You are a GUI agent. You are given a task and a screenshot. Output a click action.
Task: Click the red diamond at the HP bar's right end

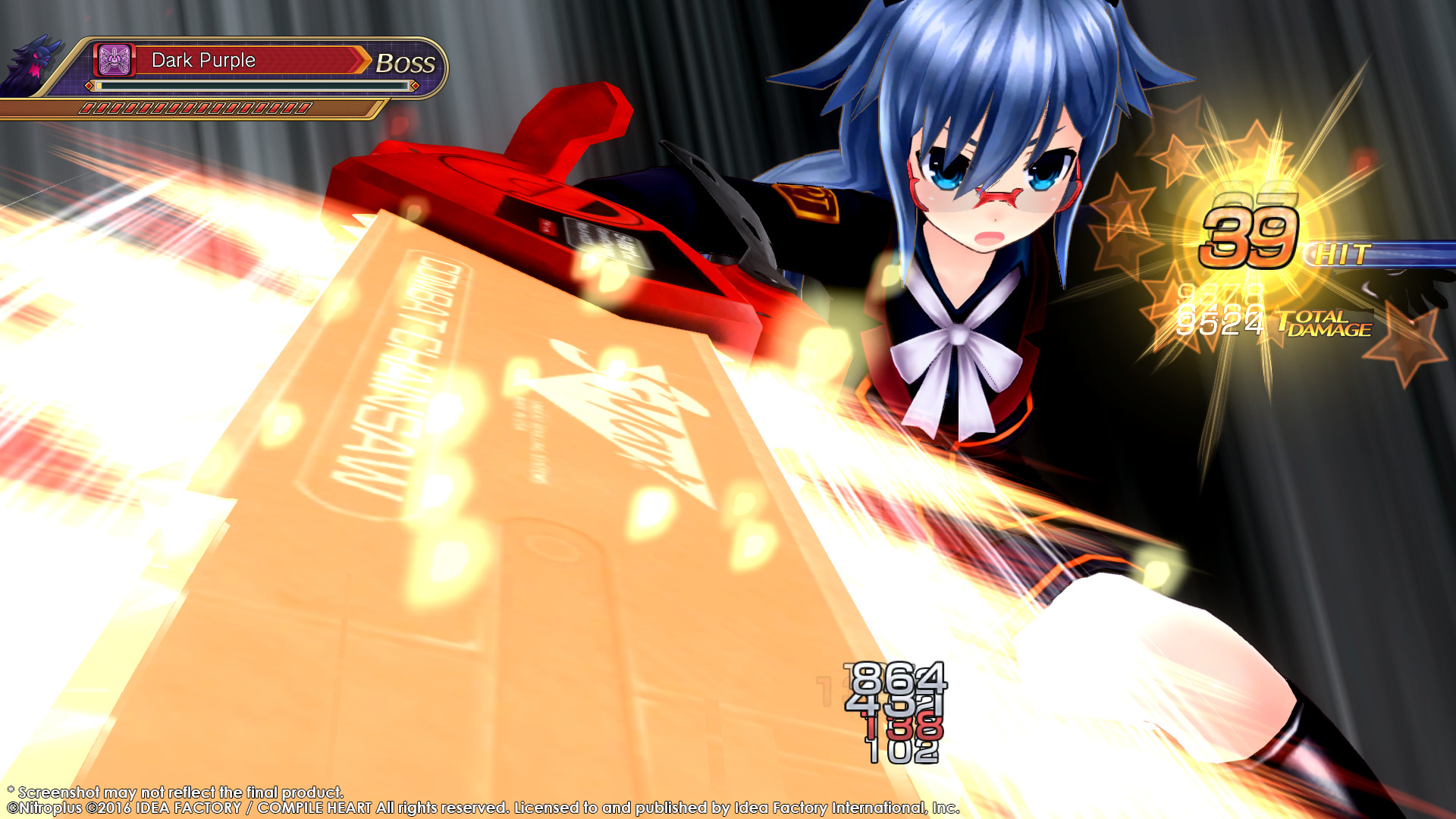click(415, 86)
